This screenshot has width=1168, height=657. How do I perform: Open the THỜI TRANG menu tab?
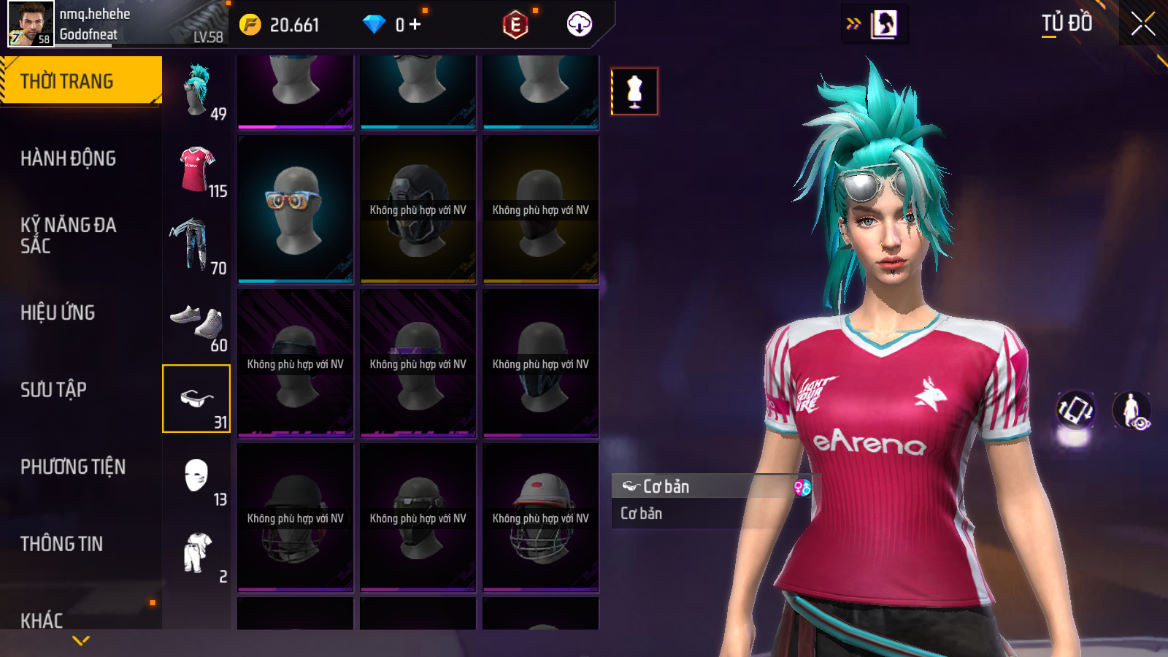80,82
